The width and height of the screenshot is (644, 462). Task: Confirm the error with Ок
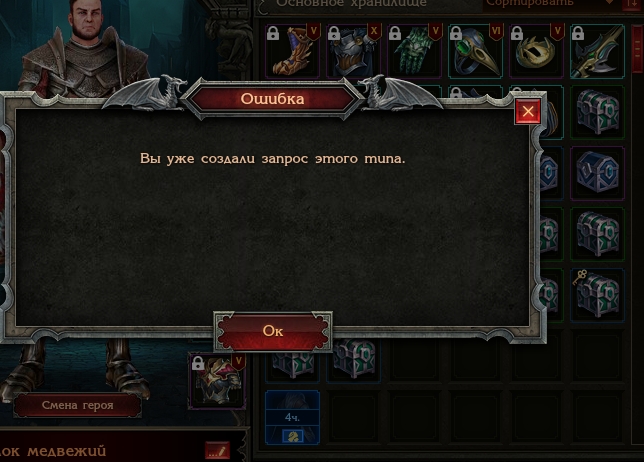[x=273, y=331]
